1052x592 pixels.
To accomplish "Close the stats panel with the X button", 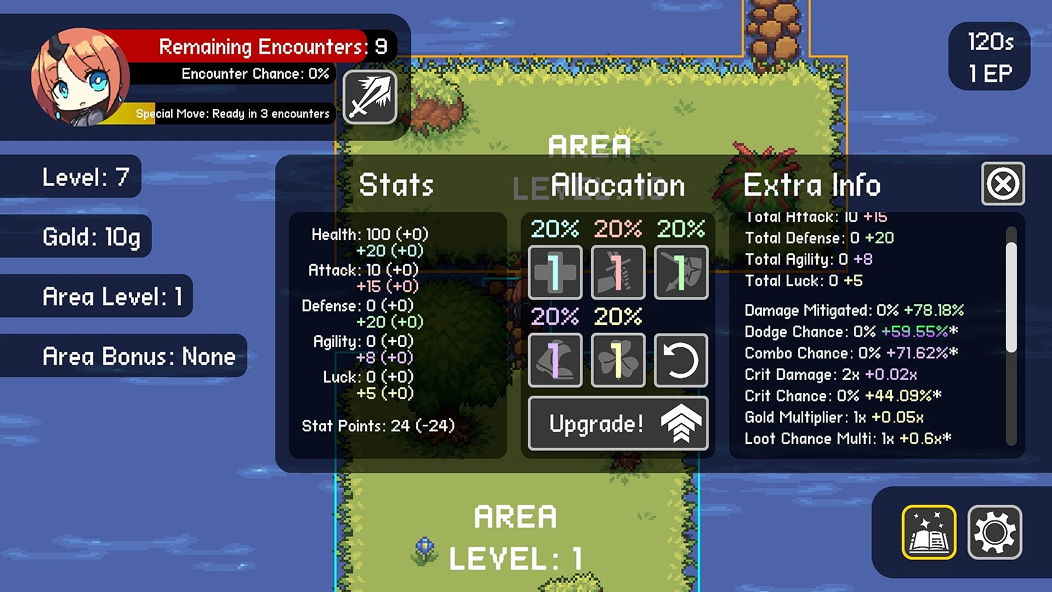I will pyautogui.click(x=1003, y=184).
